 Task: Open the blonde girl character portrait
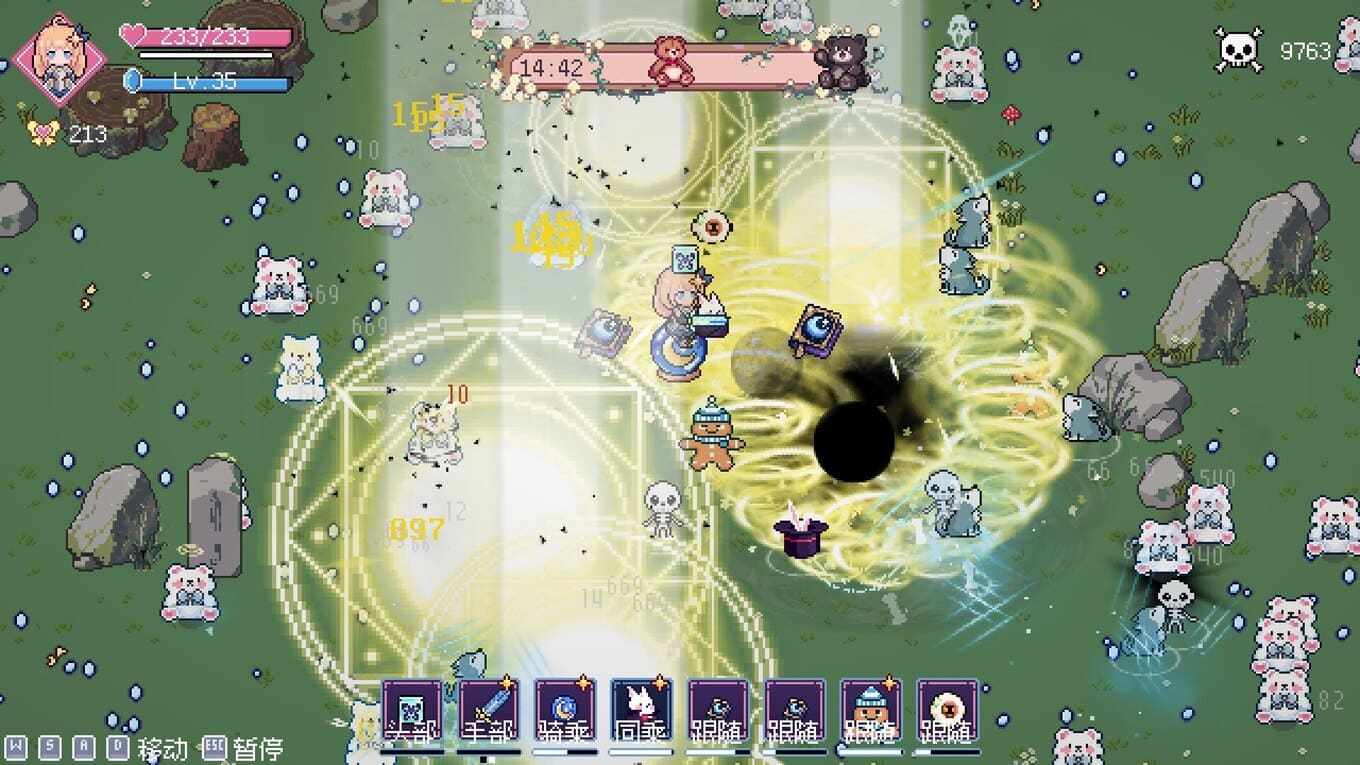coord(62,58)
